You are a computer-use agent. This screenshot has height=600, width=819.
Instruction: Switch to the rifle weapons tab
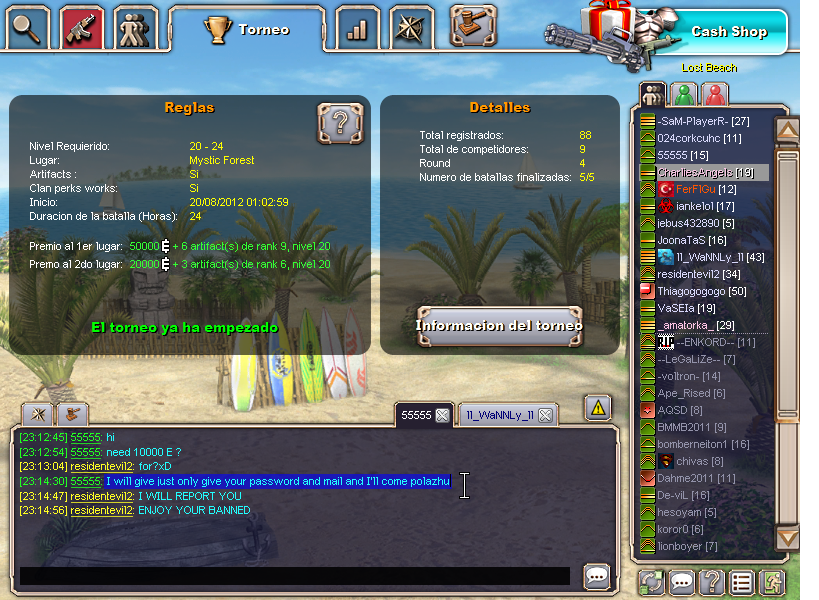82,29
